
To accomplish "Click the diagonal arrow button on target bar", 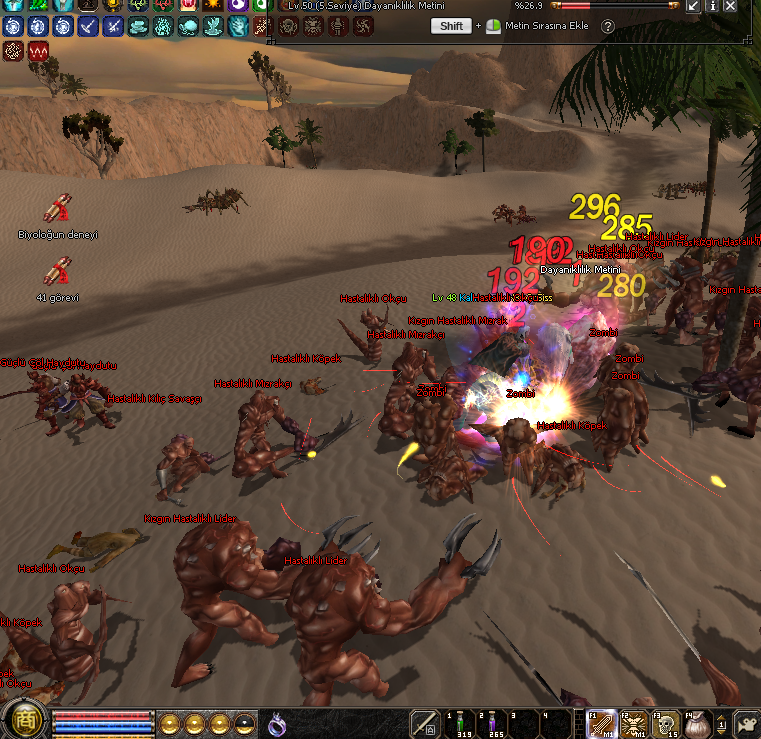I will point(692,6).
